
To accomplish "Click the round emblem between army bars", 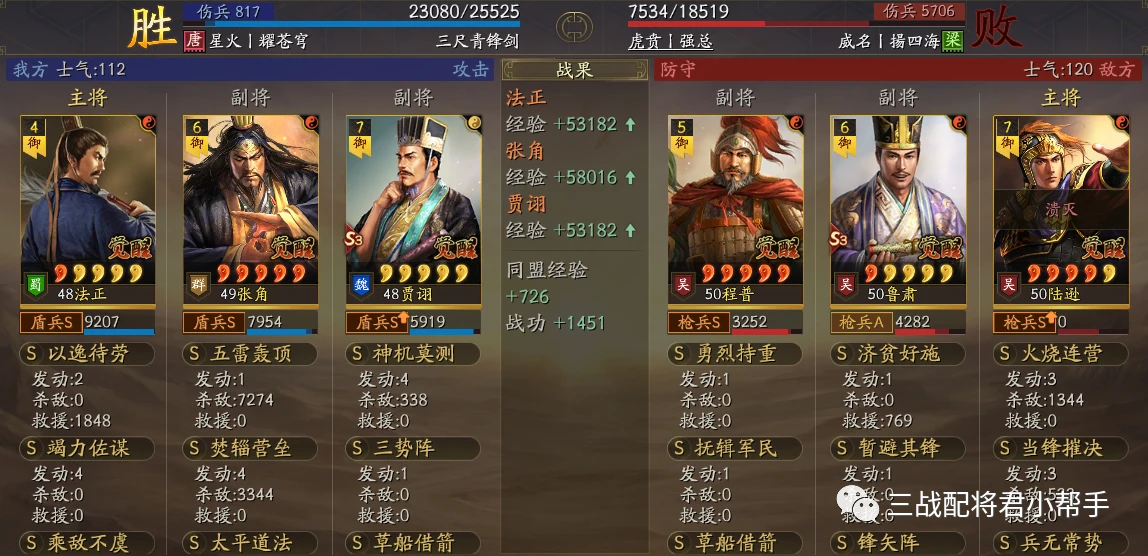I will click(x=573, y=26).
